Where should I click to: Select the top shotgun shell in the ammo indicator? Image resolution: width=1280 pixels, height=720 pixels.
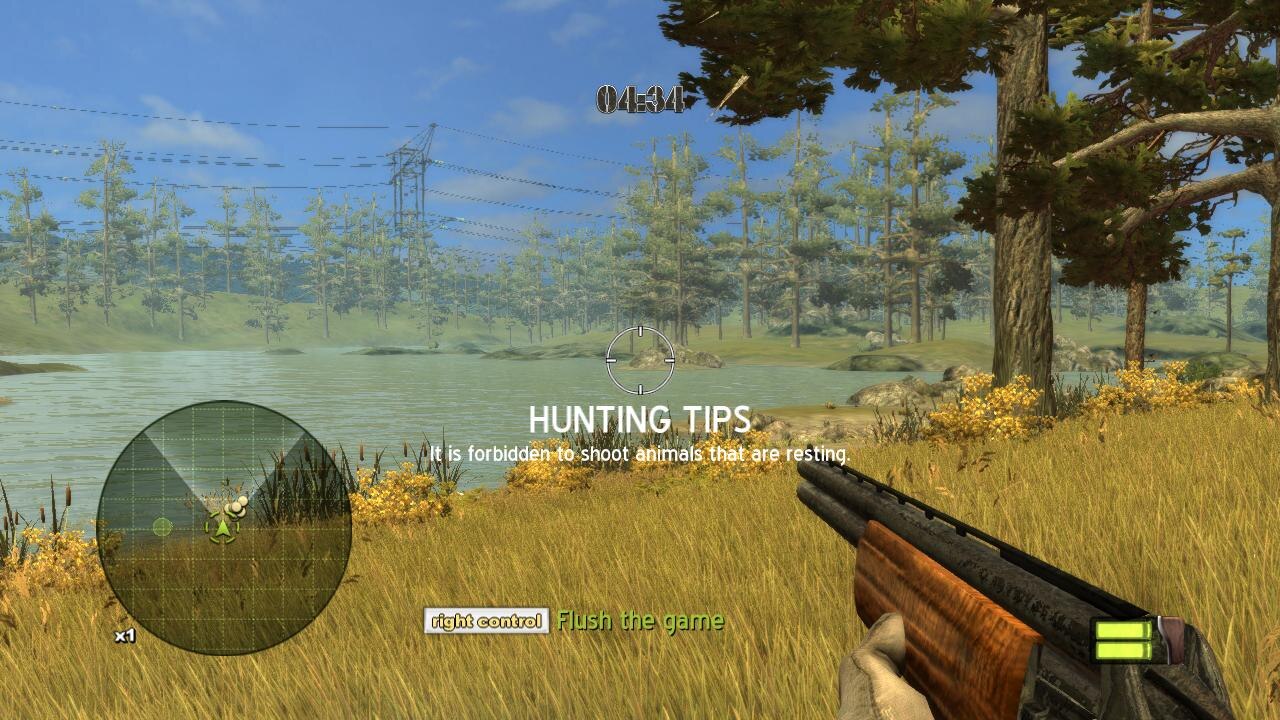coord(1123,630)
